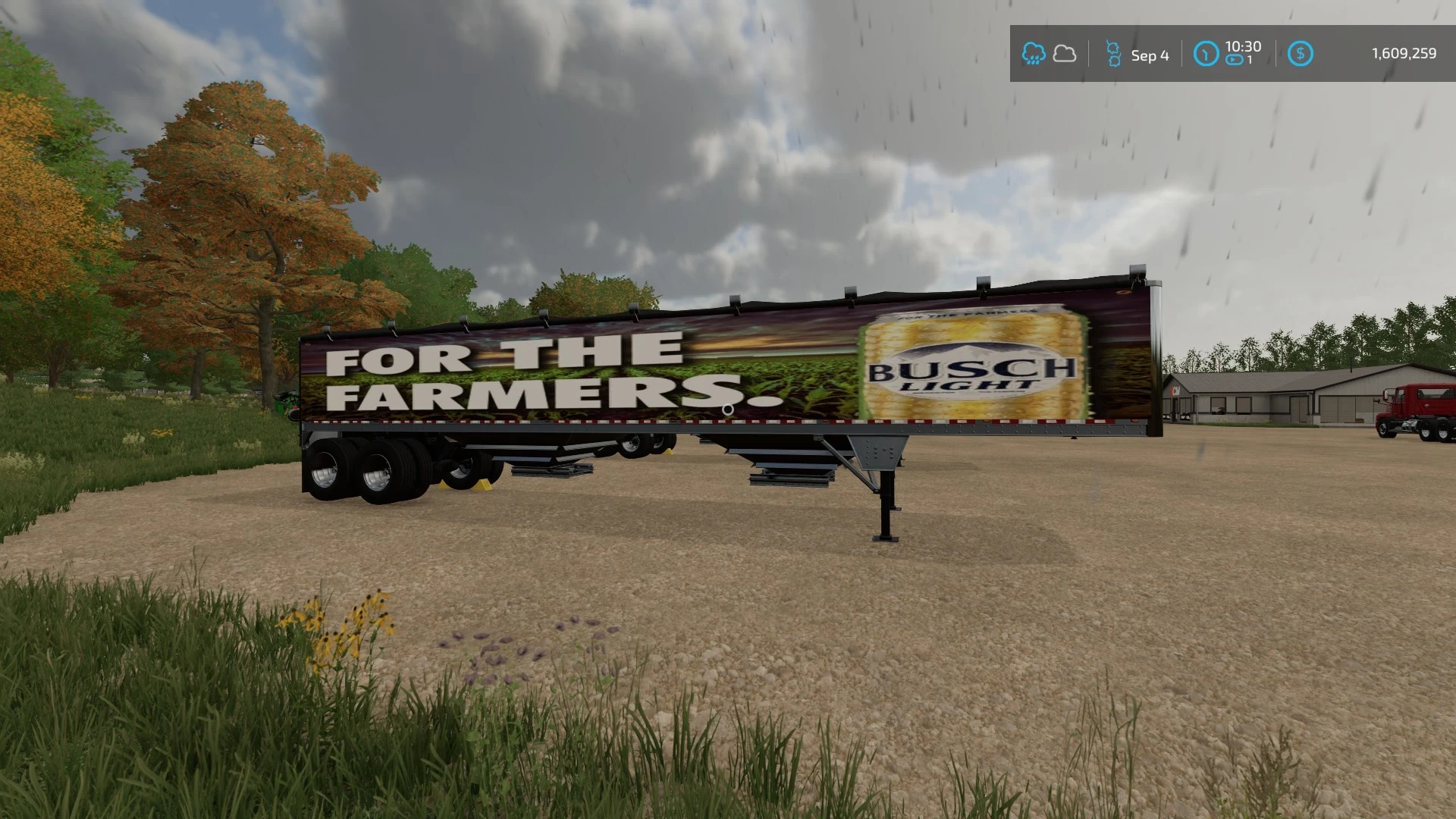Click the time acceleration multiplier number 1
Image resolution: width=1456 pixels, height=819 pixels.
(x=1250, y=59)
